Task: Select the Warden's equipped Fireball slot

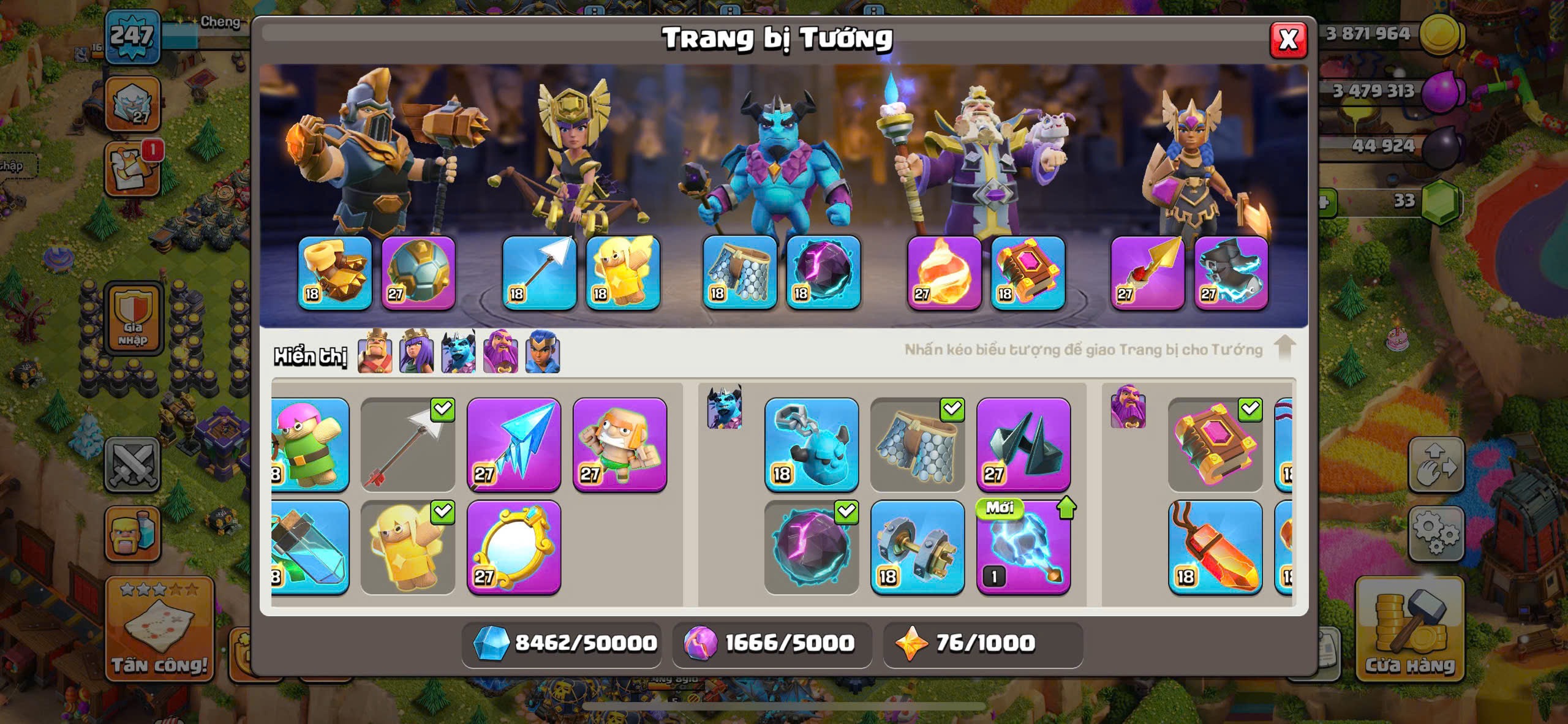Action: click(943, 273)
